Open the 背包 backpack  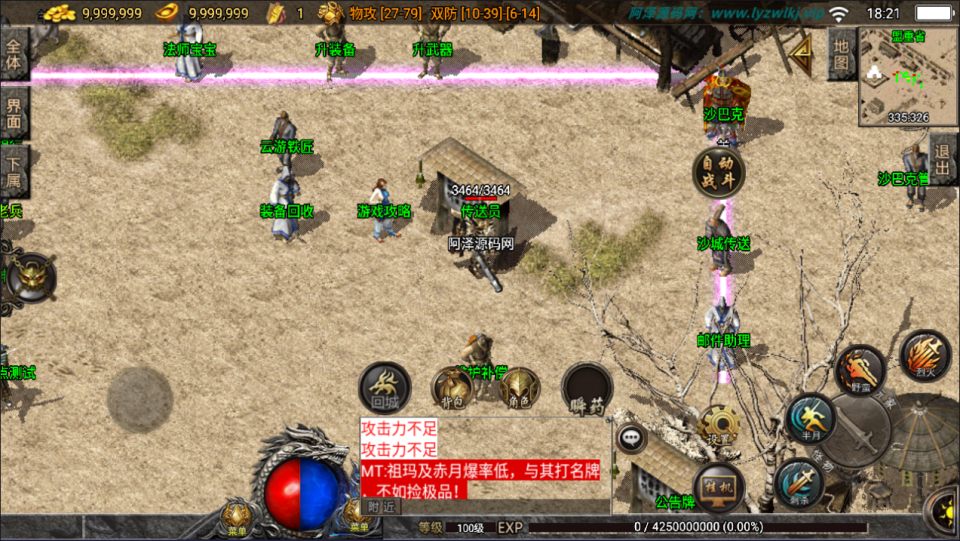(452, 388)
